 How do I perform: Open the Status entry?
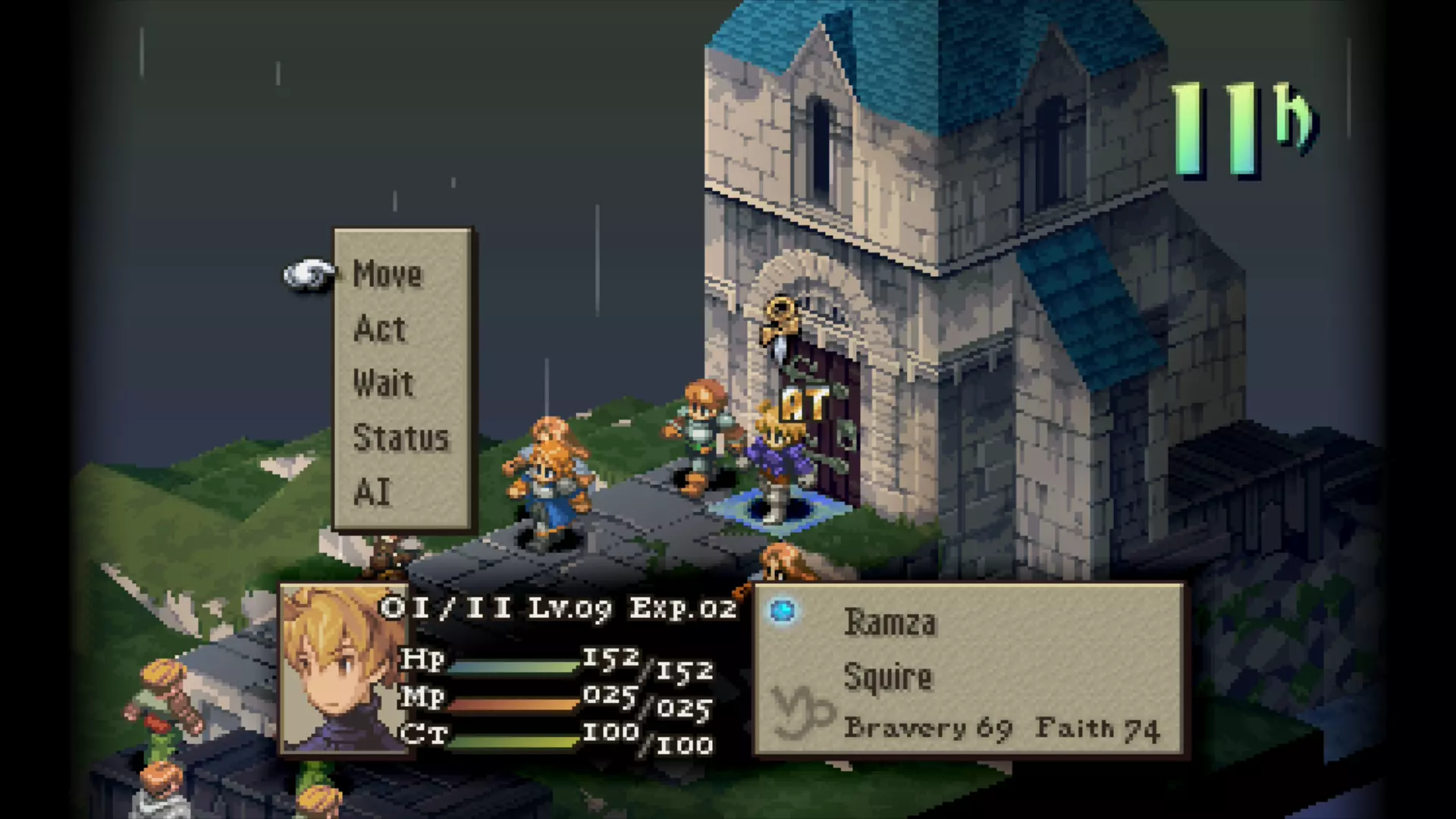(x=400, y=438)
